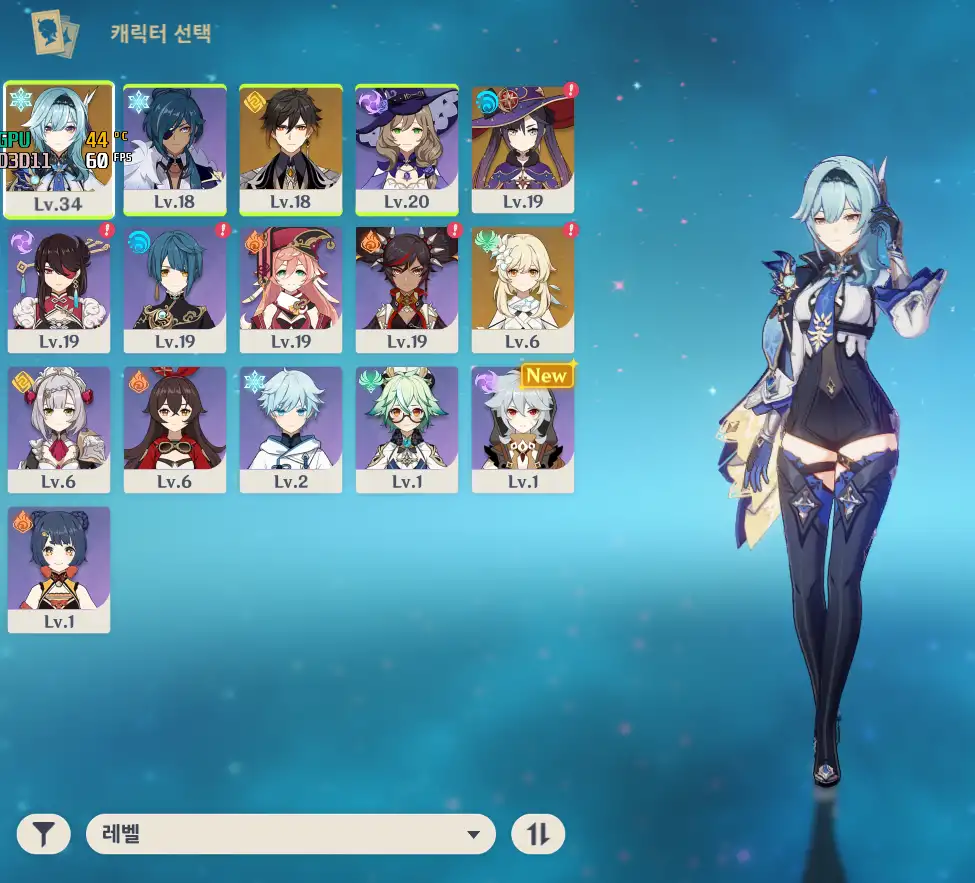Select Razor marked as New

[523, 428]
